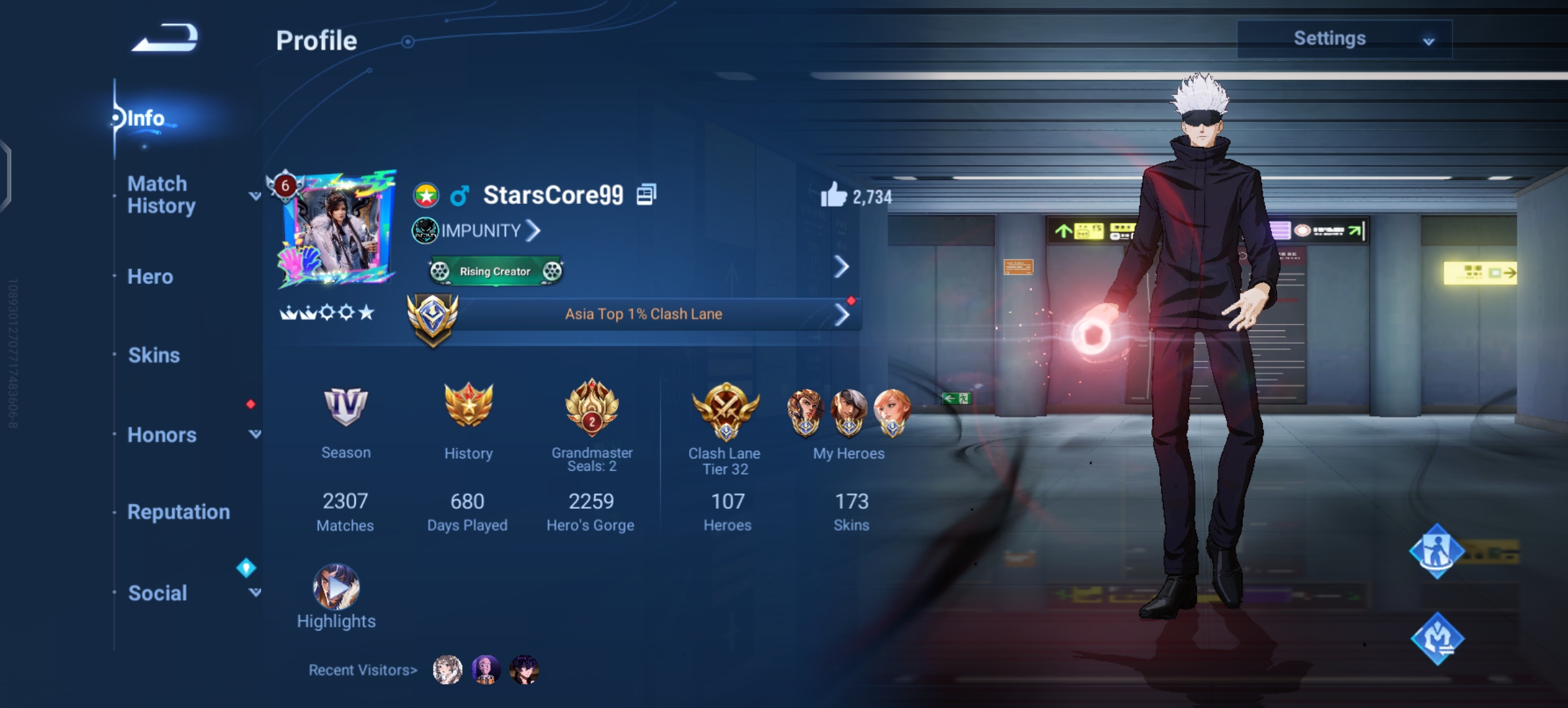This screenshot has height=708, width=1568.
Task: Select the Honors tab
Action: pyautogui.click(x=162, y=435)
